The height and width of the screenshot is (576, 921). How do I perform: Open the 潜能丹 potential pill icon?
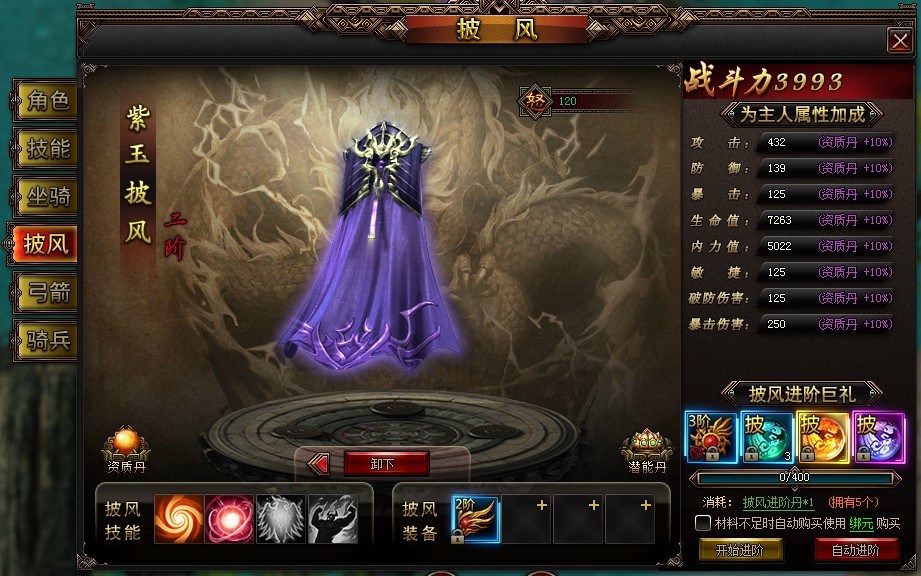pyautogui.click(x=646, y=446)
